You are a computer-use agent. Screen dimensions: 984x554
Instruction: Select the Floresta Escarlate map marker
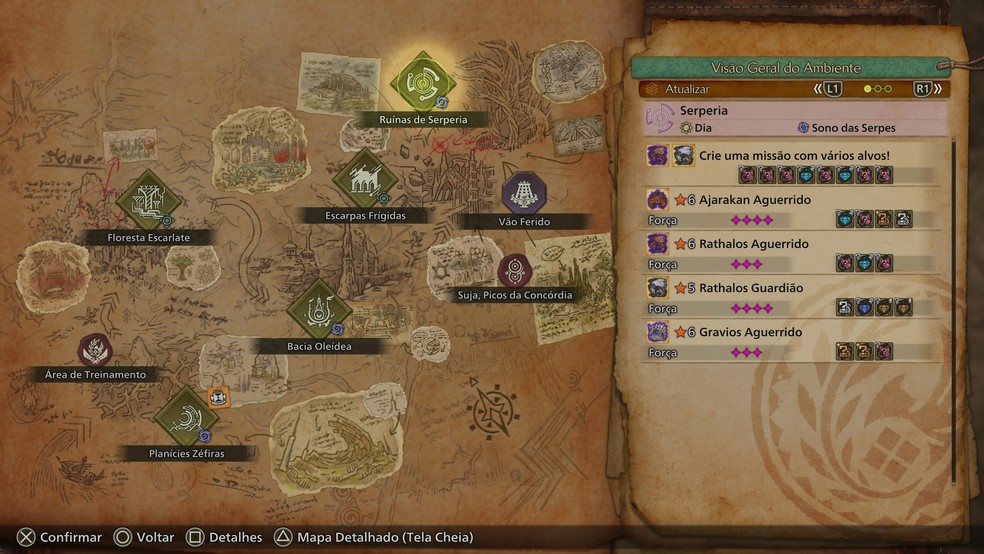tap(148, 202)
